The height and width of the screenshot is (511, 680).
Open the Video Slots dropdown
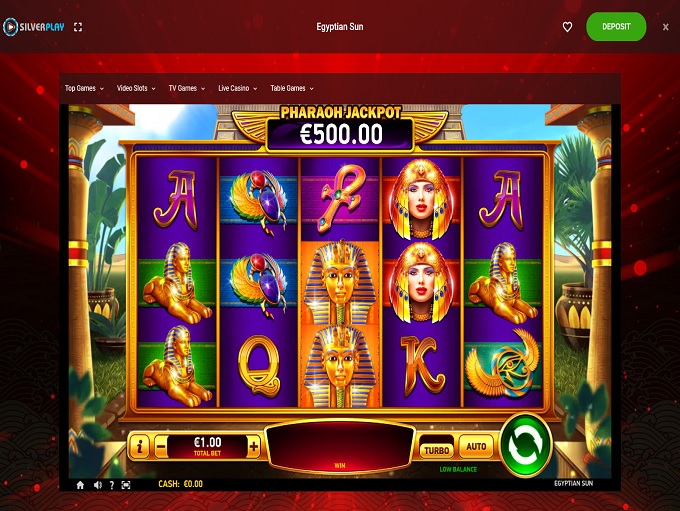coord(136,88)
